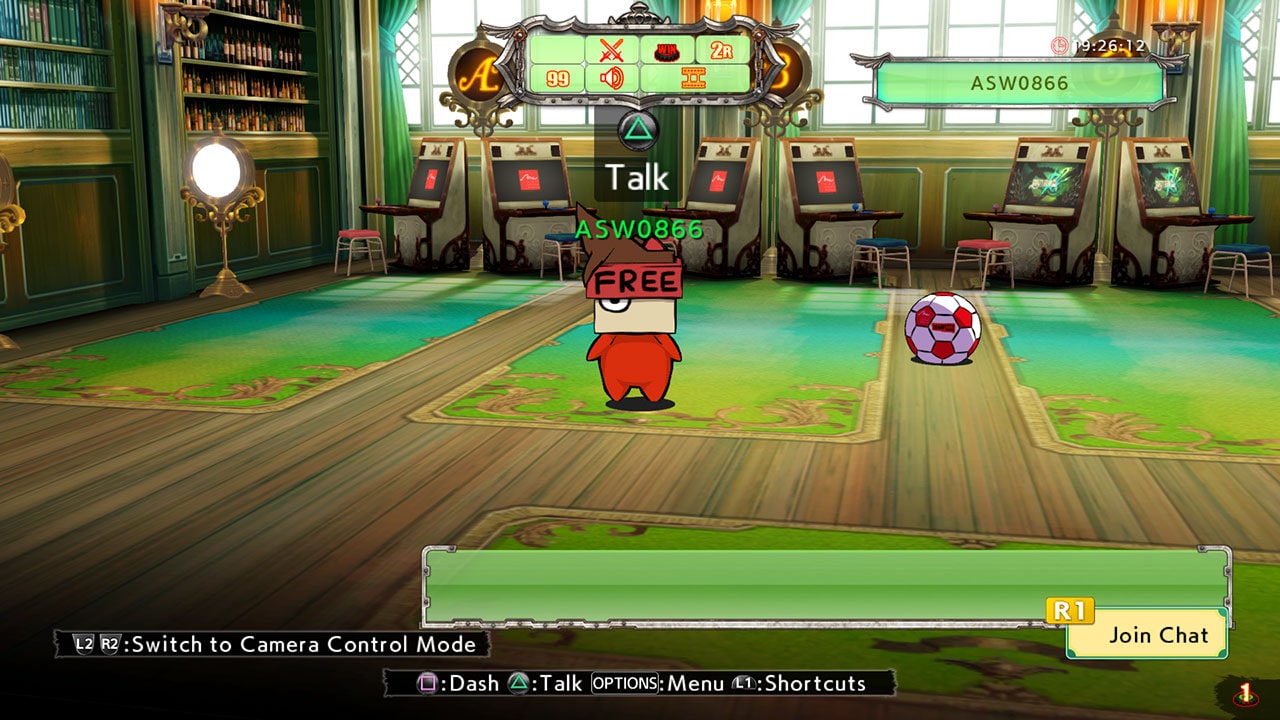Select the film strip replay icon
Viewport: 1280px width, 720px height.
pyautogui.click(x=693, y=77)
